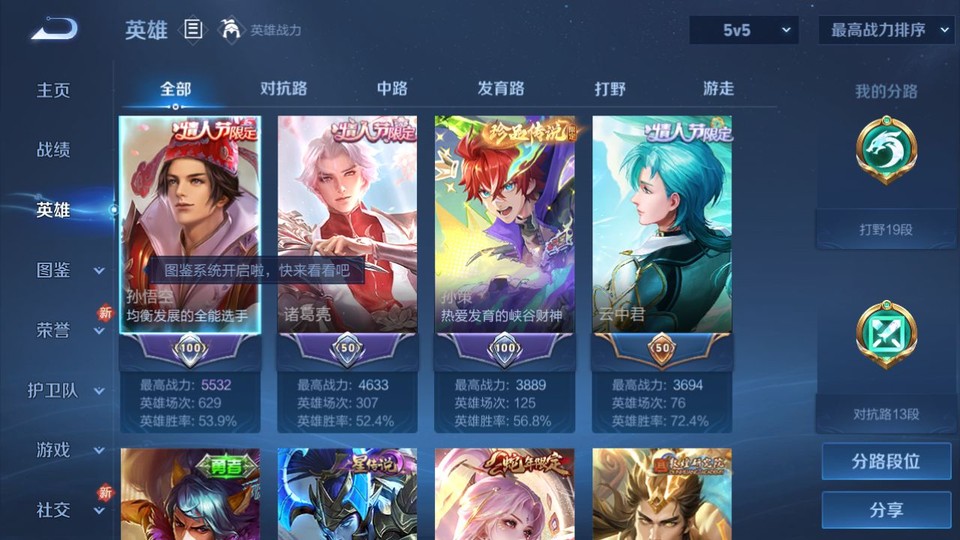Click the 分路段位 button
The image size is (960, 540).
[x=886, y=462]
